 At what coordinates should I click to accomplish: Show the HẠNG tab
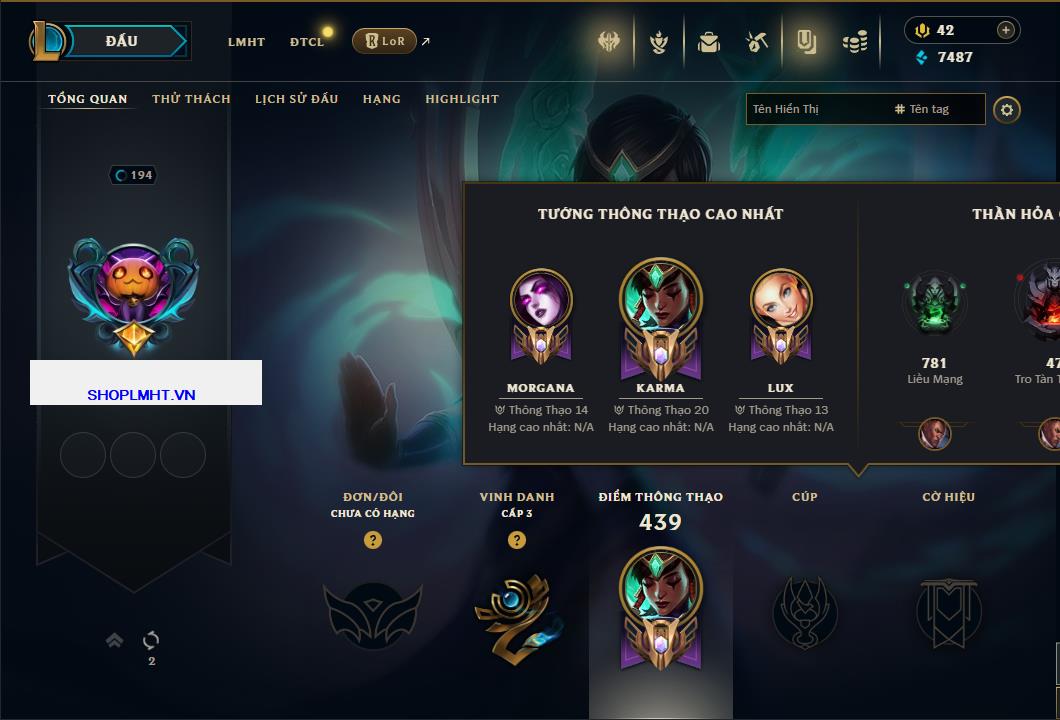click(381, 99)
